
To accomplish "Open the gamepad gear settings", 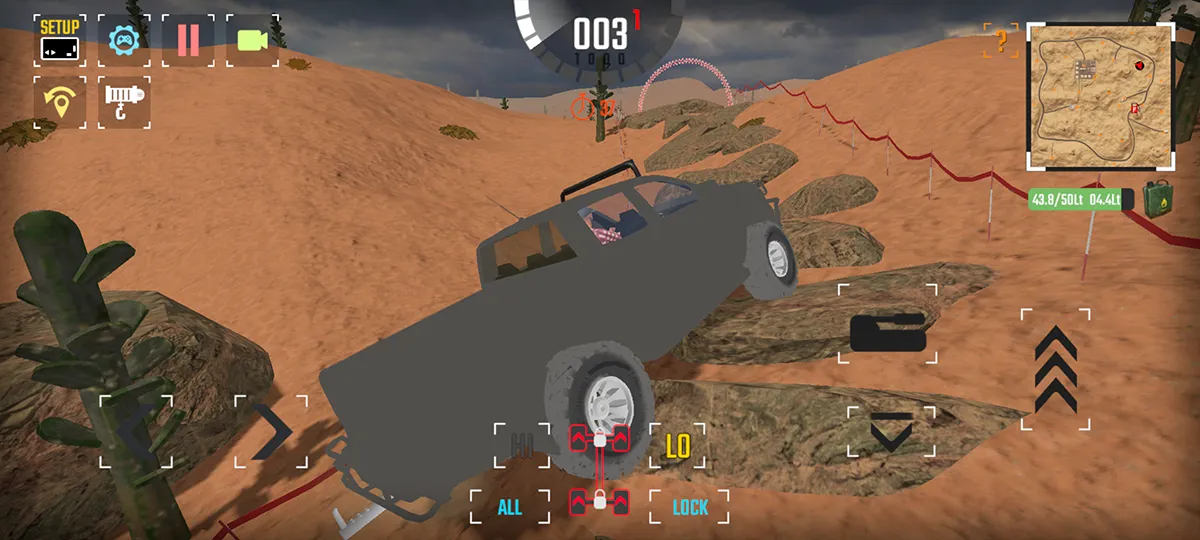I will point(124,40).
